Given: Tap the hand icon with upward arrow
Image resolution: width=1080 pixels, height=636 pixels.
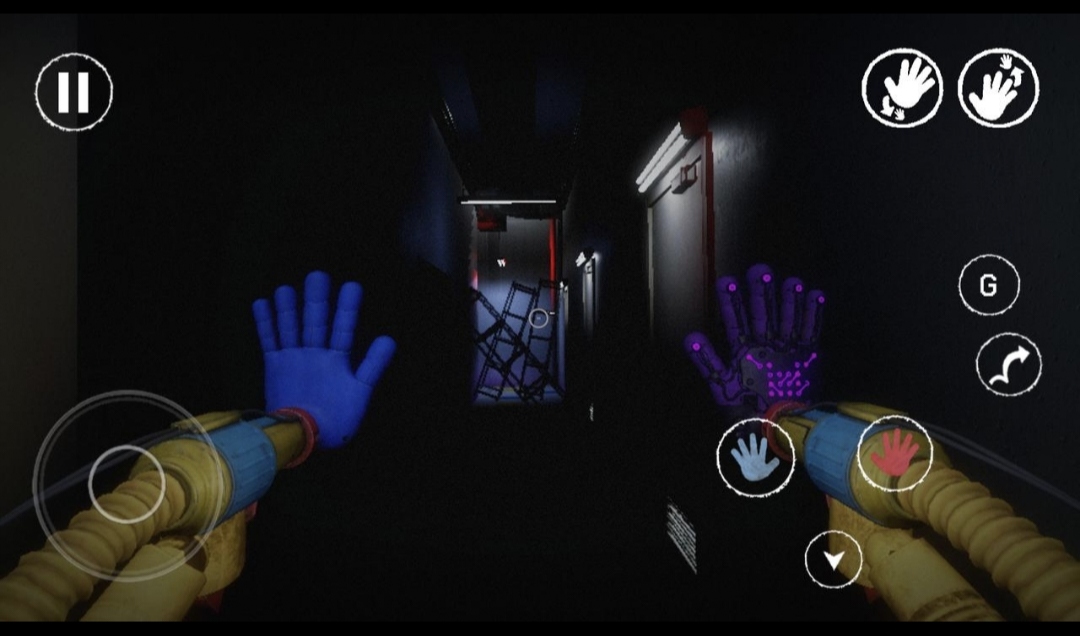Looking at the screenshot, I should click(x=998, y=88).
